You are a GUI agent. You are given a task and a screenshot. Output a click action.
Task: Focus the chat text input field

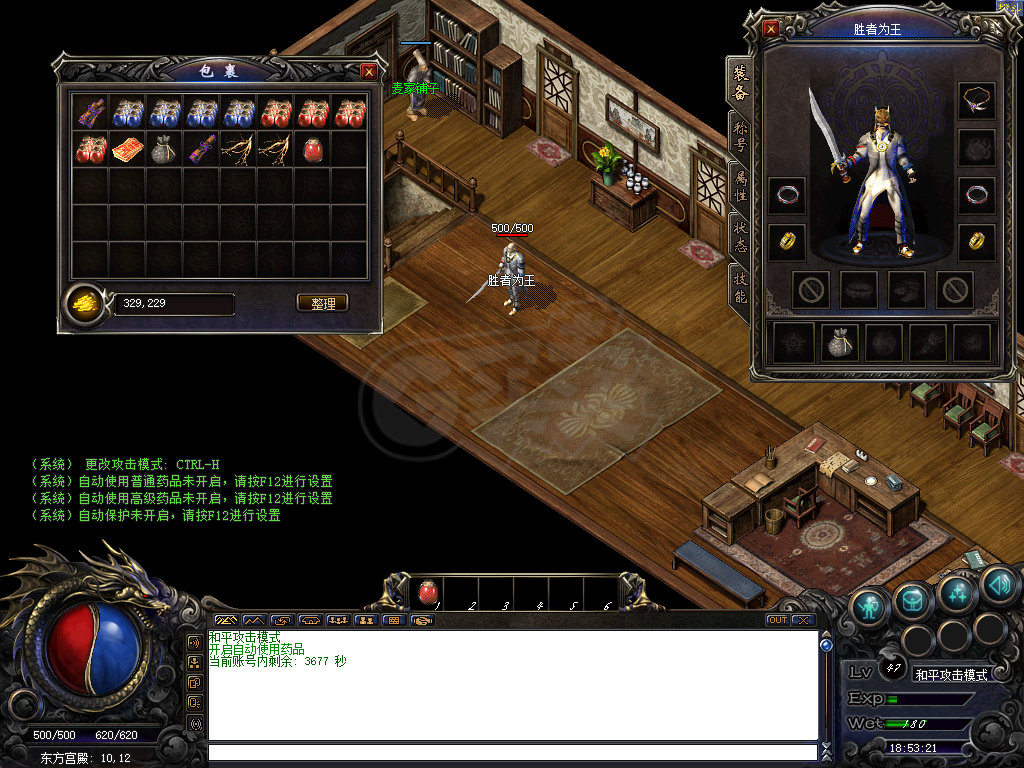tap(510, 753)
